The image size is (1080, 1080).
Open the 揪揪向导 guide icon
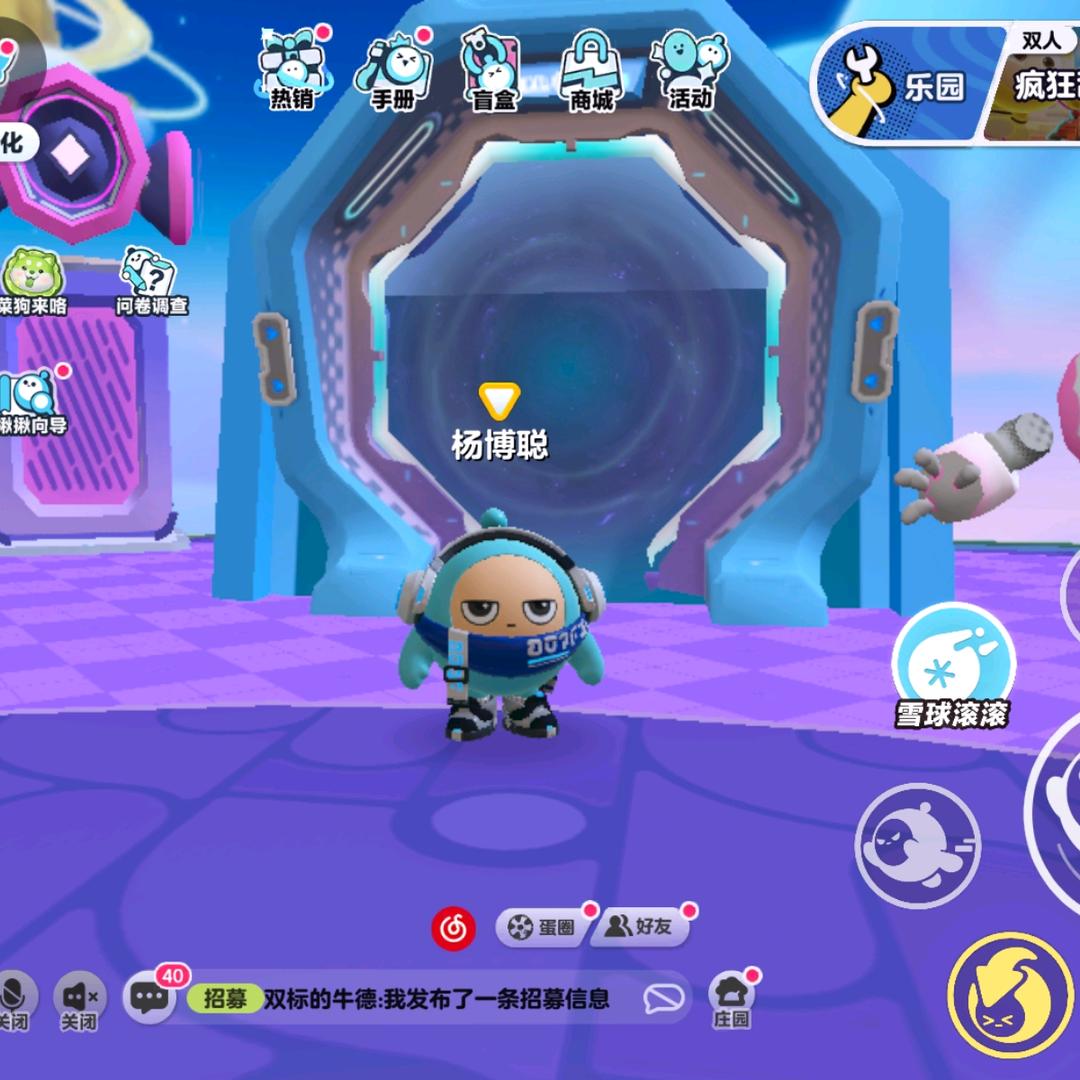[32, 400]
